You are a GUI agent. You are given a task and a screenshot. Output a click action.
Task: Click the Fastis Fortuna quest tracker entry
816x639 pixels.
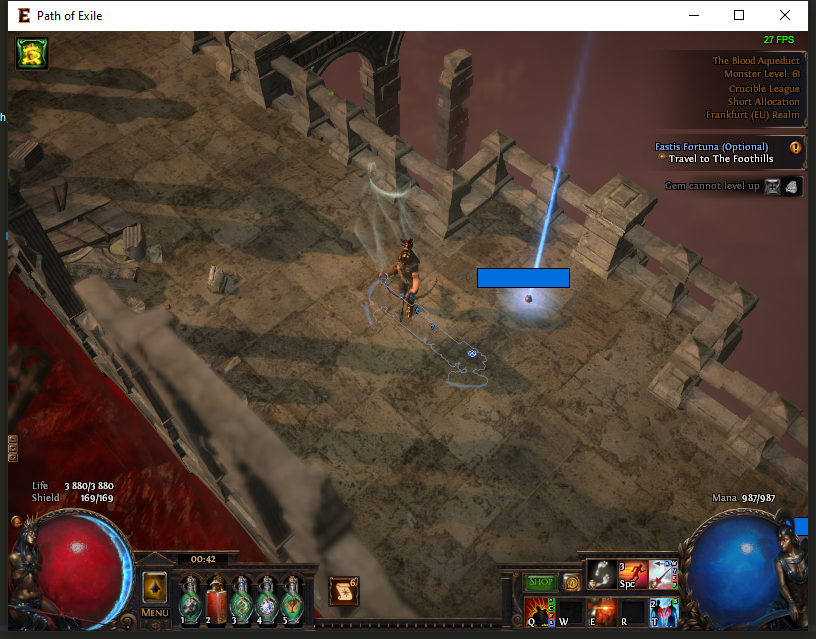tap(712, 147)
